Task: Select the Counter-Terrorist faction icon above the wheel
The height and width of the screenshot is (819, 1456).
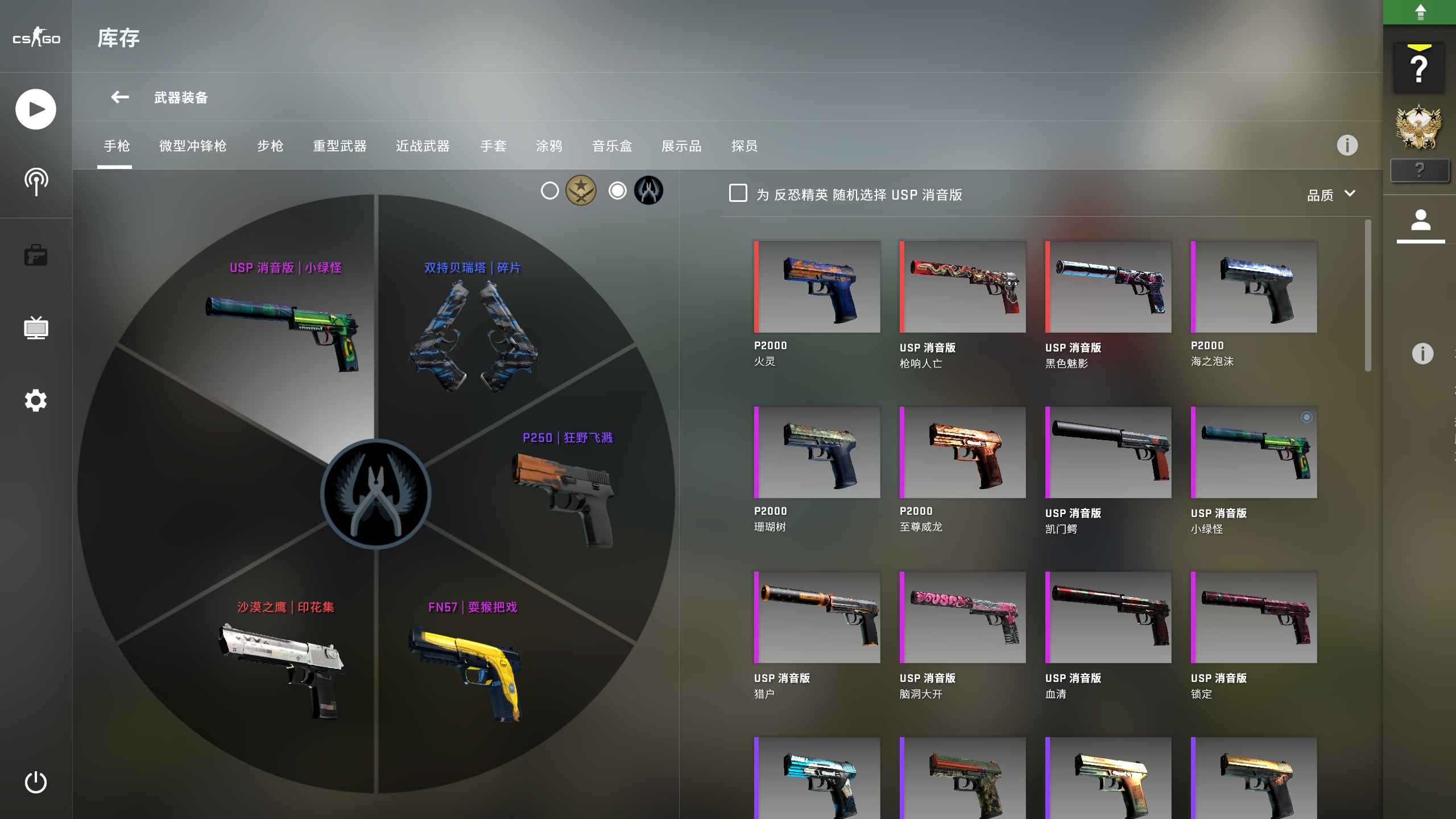Action: (x=648, y=191)
